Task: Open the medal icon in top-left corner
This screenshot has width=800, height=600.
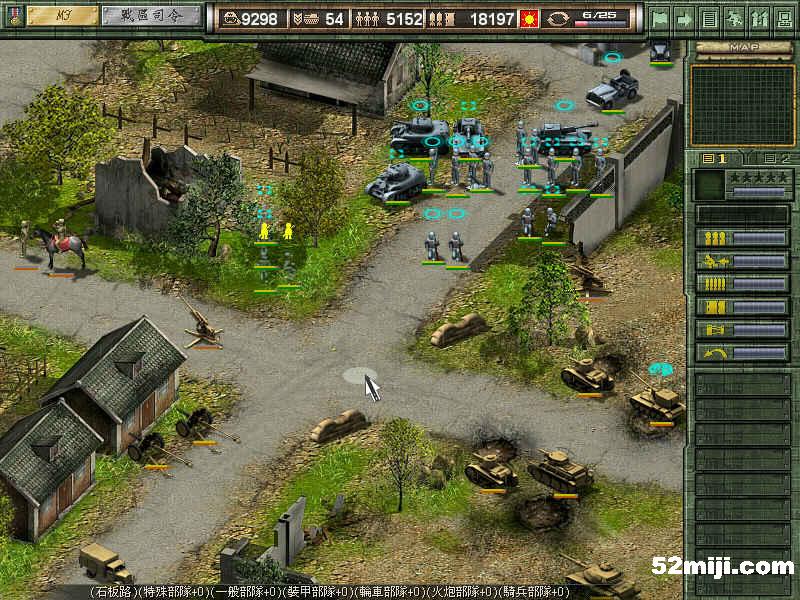Action: pos(12,16)
